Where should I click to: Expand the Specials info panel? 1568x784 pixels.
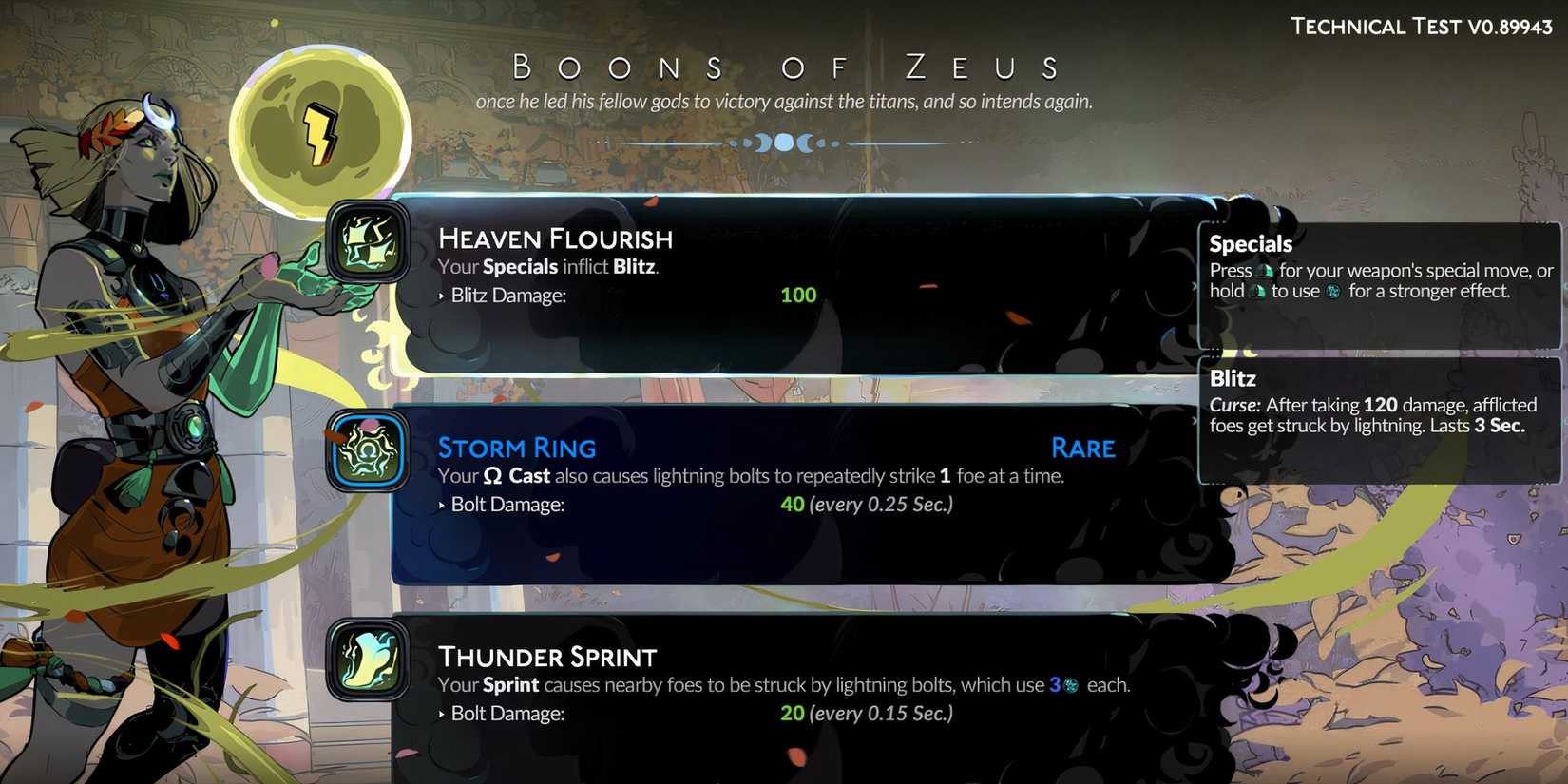click(x=1378, y=285)
